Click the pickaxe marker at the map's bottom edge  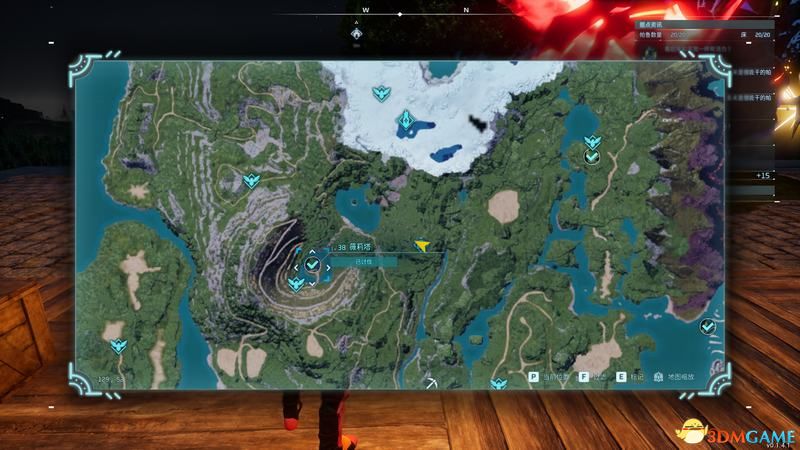point(431,383)
